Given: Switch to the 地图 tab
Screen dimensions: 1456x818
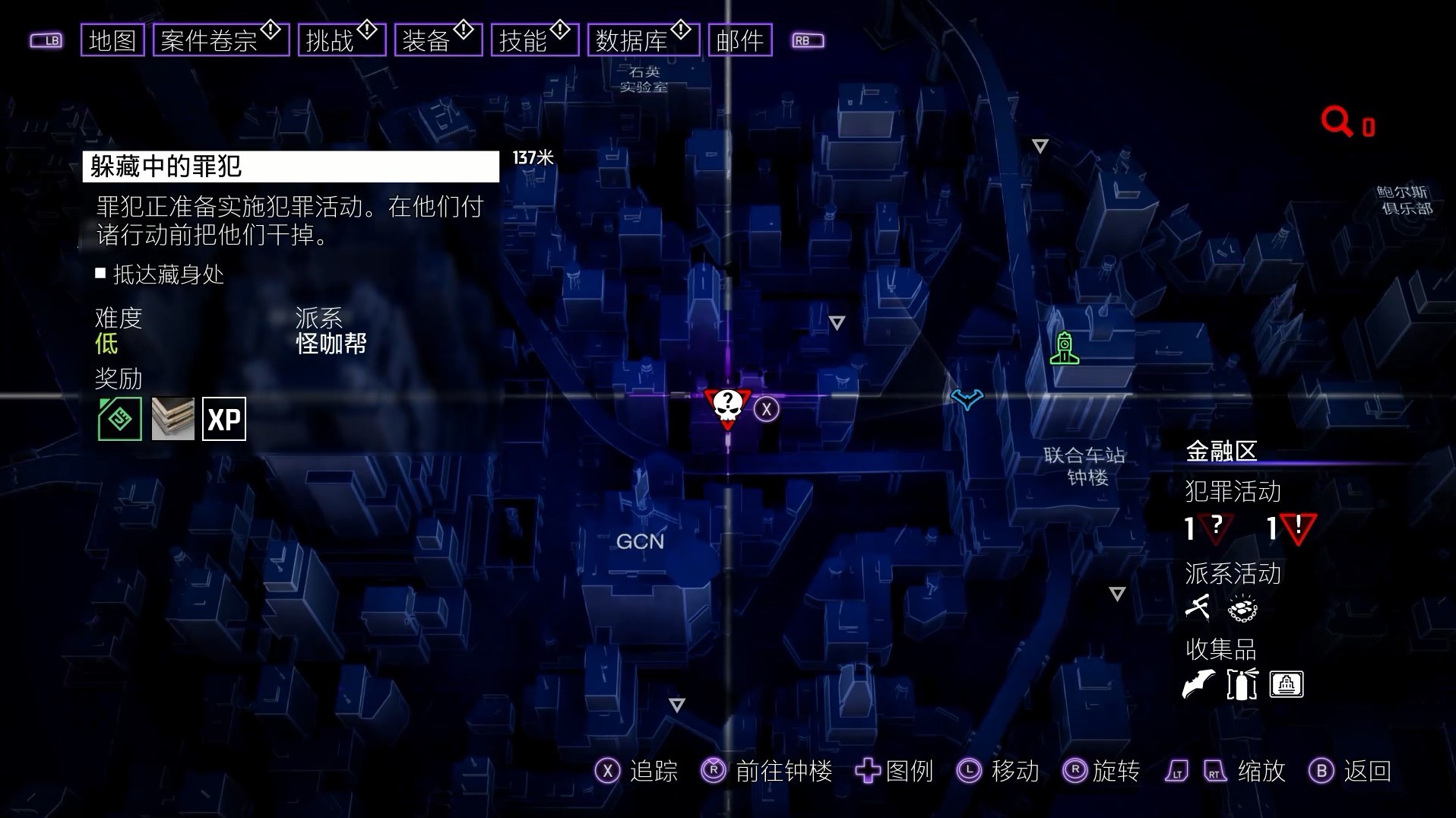Looking at the screenshot, I should point(112,40).
